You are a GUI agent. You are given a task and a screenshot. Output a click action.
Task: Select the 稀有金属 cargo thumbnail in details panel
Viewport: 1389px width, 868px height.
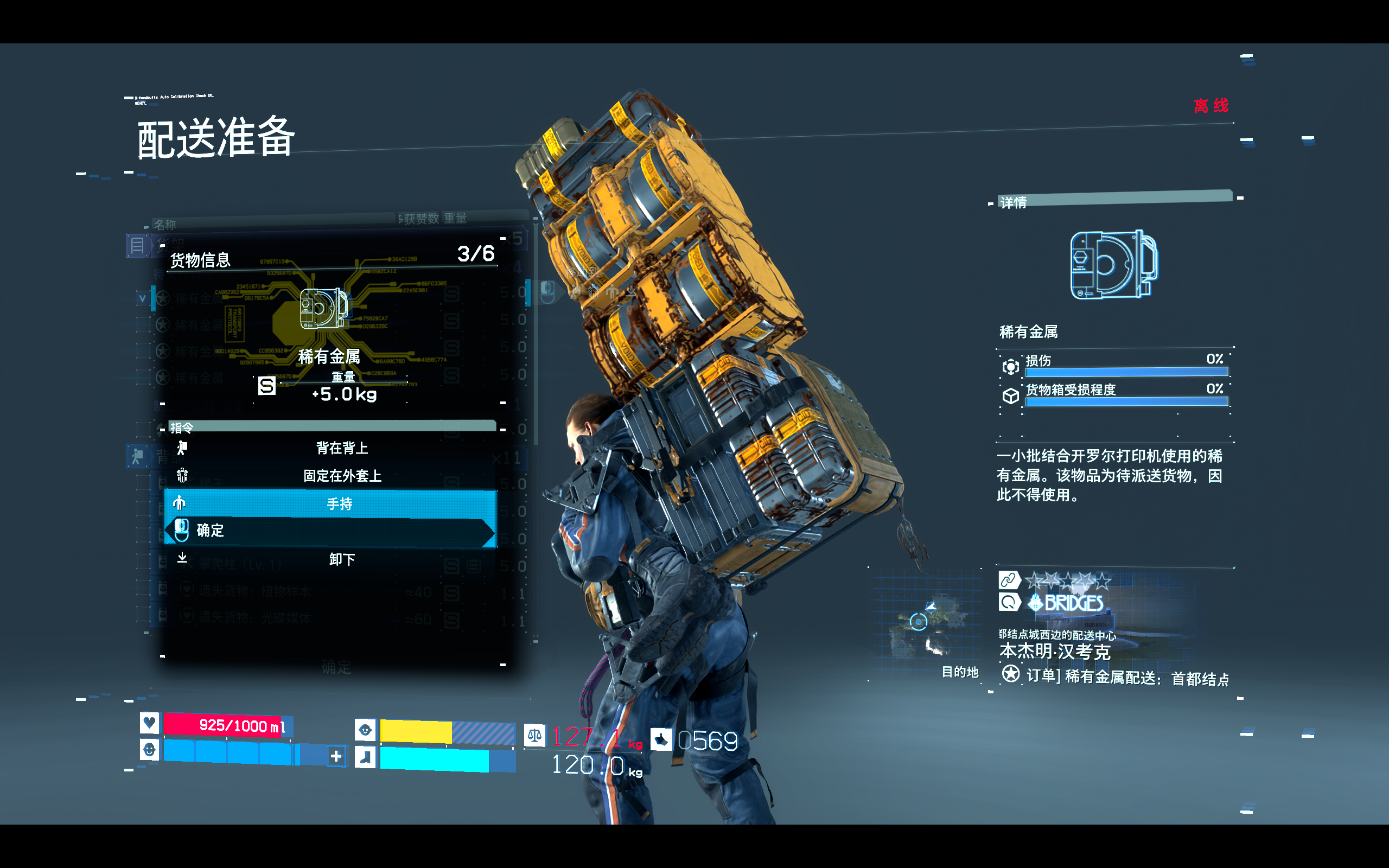[x=1113, y=265]
